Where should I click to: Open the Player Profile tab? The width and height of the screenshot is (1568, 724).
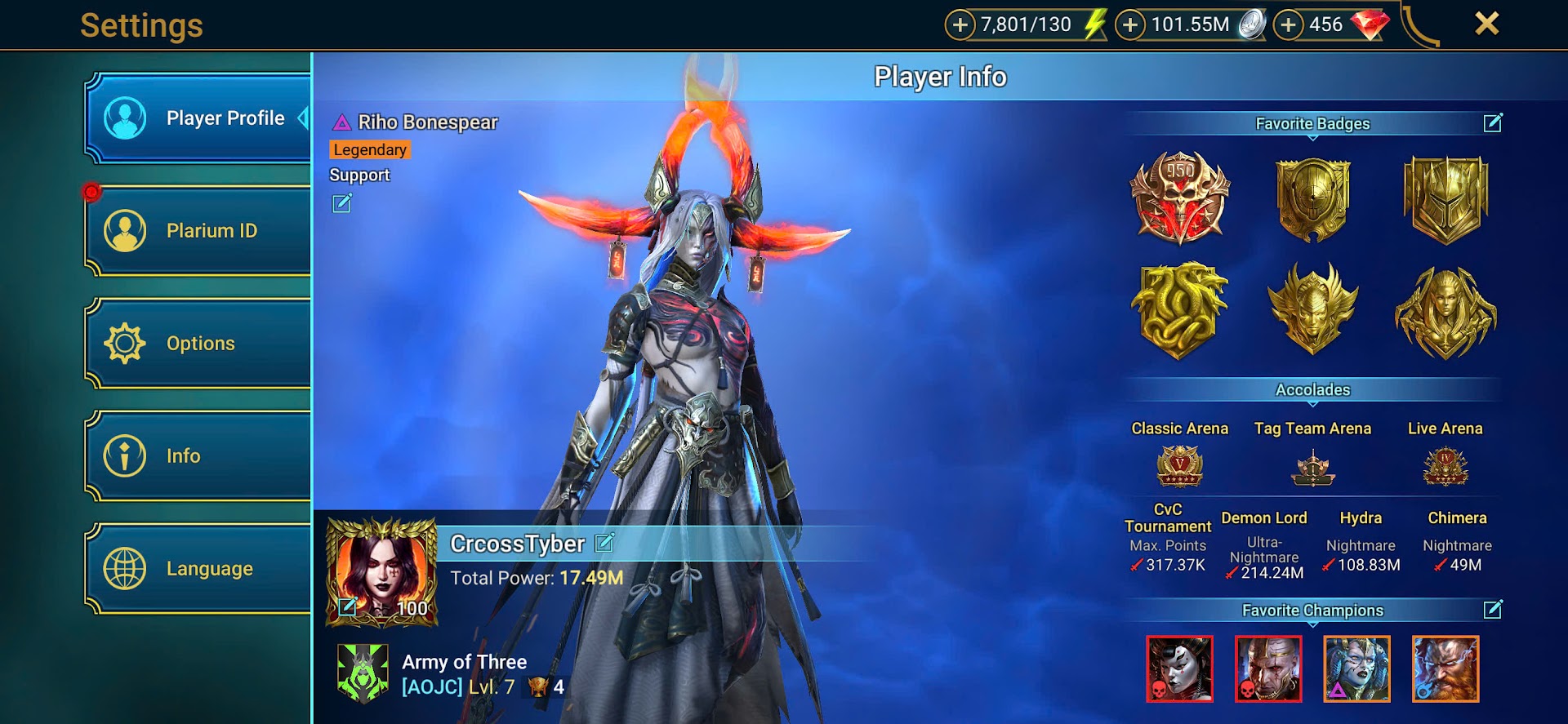[x=198, y=118]
